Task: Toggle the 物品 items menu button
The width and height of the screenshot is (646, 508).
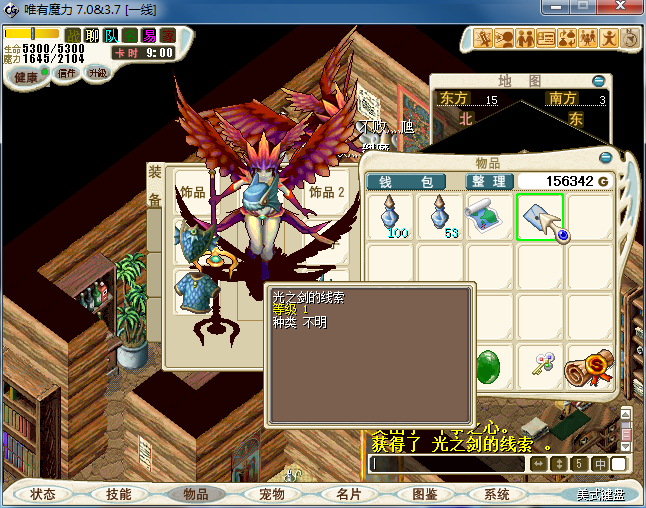Action: [x=196, y=494]
